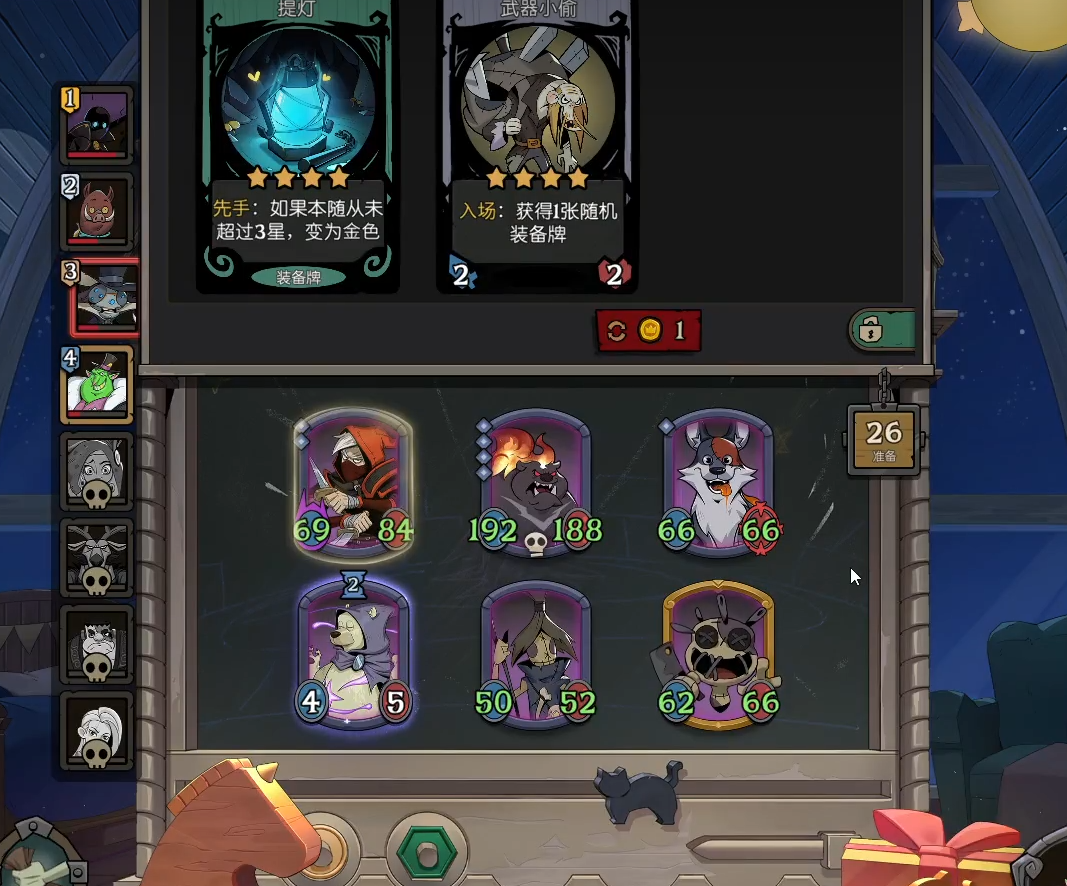Toggle the green shop lock button
Screen dimensions: 1067x886
[x=882, y=329]
